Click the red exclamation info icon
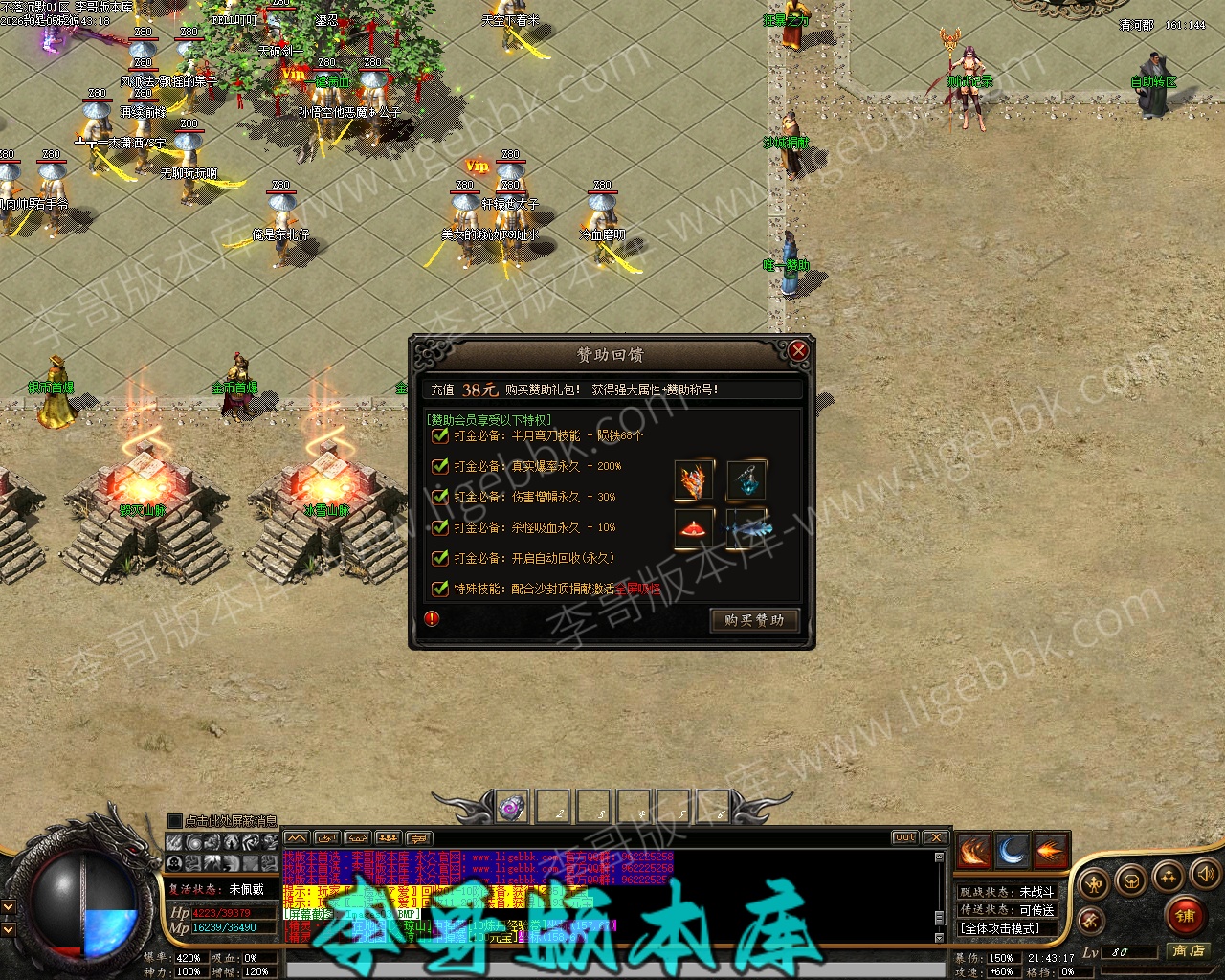1225x980 pixels. point(433,618)
